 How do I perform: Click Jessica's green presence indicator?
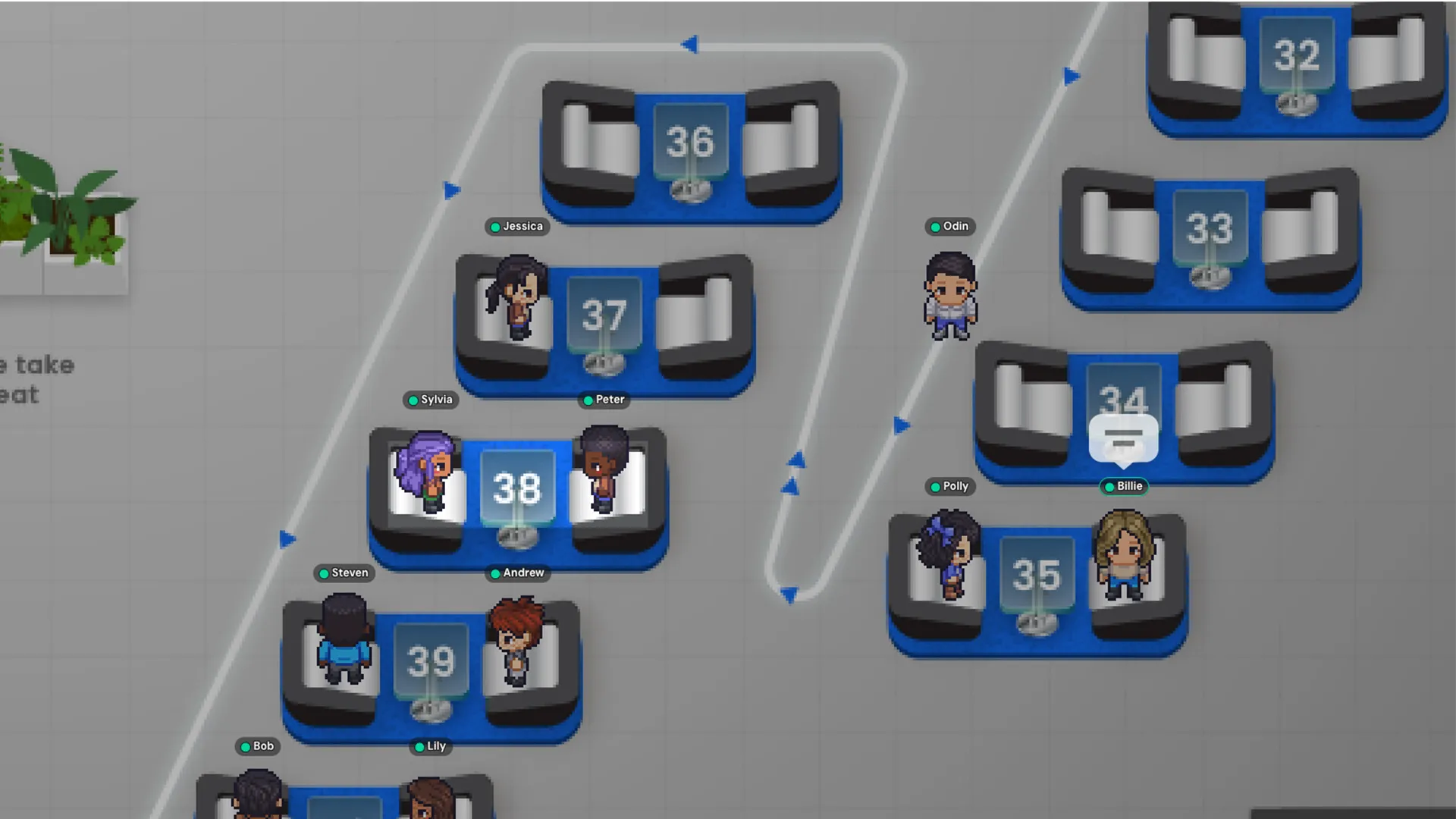pyautogui.click(x=494, y=226)
